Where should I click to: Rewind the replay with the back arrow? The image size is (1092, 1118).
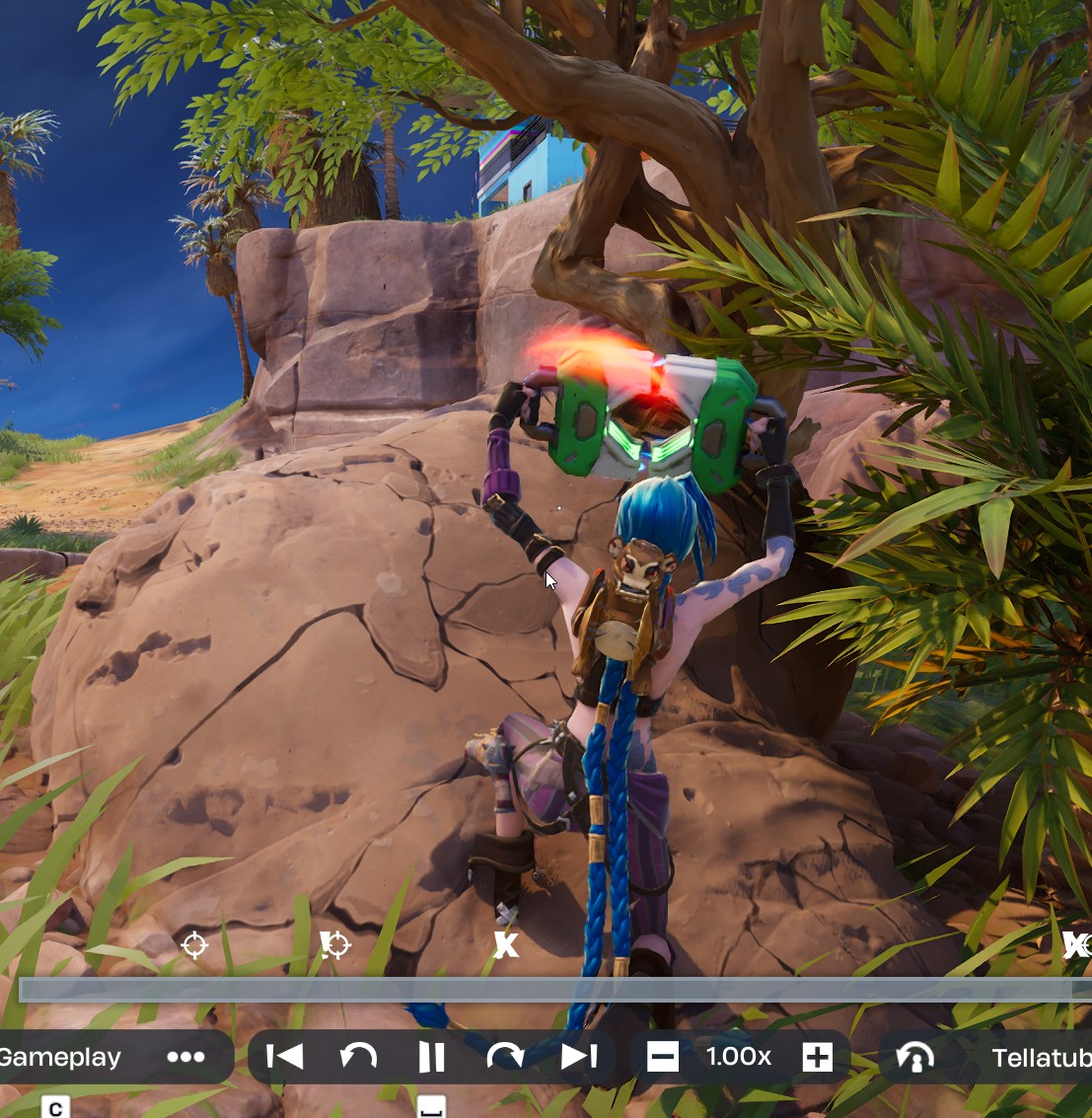point(358,1057)
